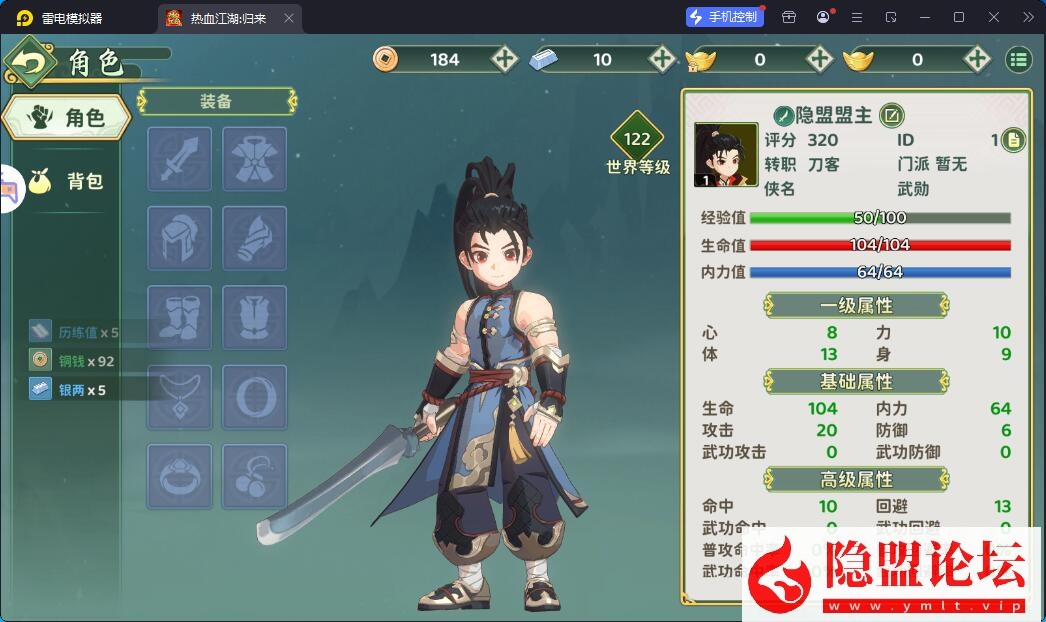Open the green list menu button
Image resolution: width=1046 pixels, height=622 pixels.
point(1018,59)
